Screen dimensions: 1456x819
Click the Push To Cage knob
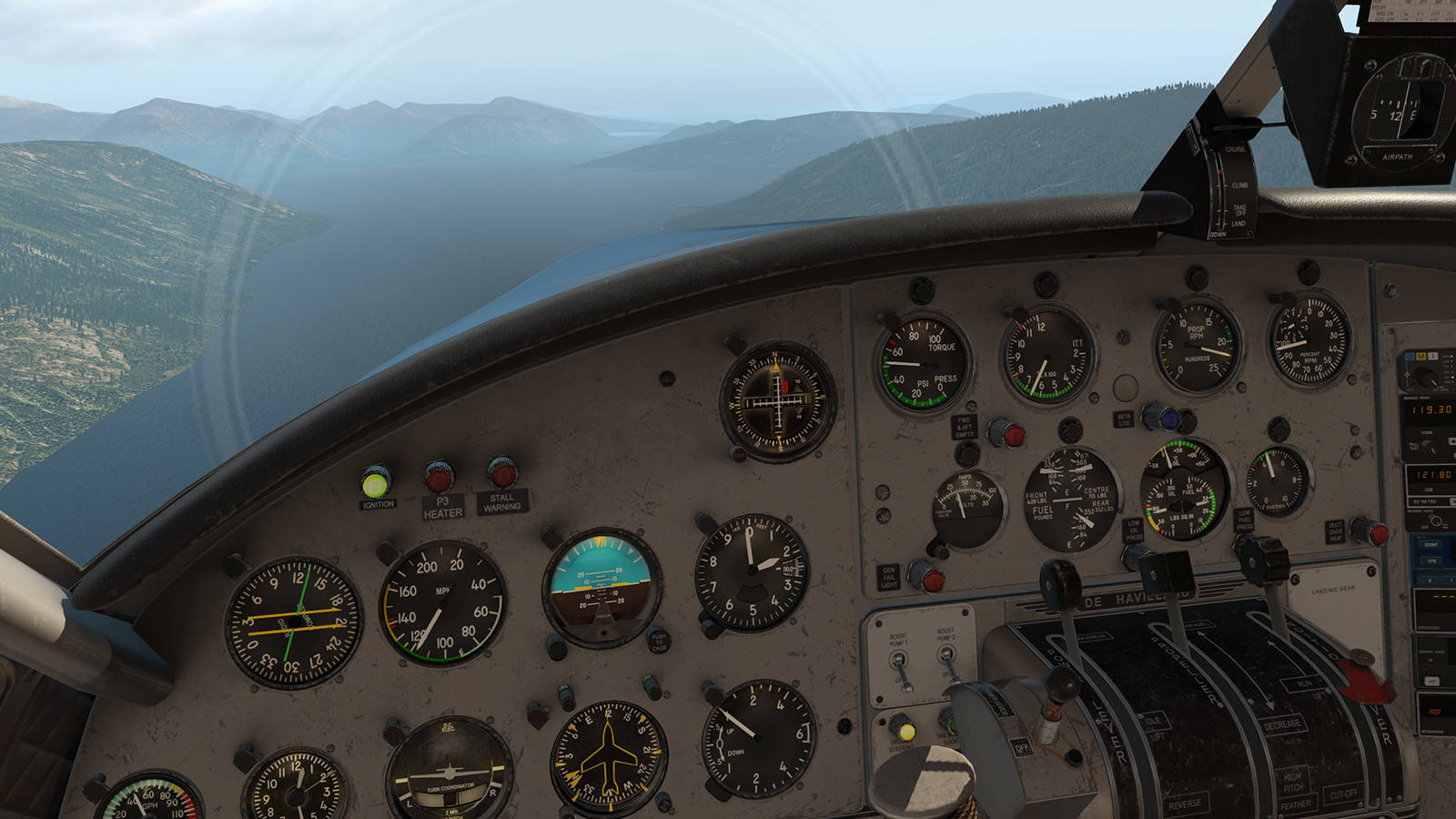point(658,642)
